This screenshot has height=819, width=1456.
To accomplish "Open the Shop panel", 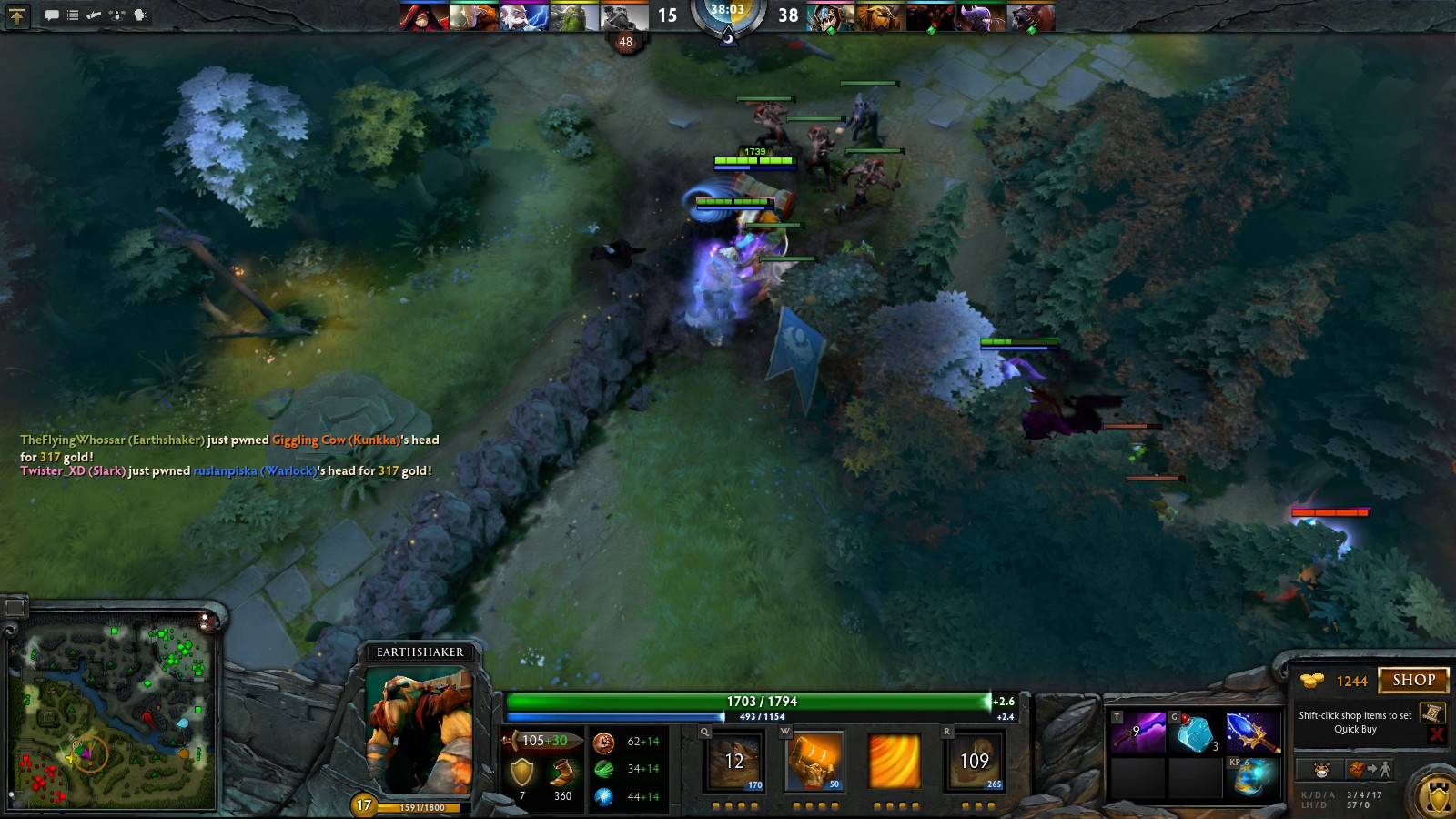I will coord(1413,680).
